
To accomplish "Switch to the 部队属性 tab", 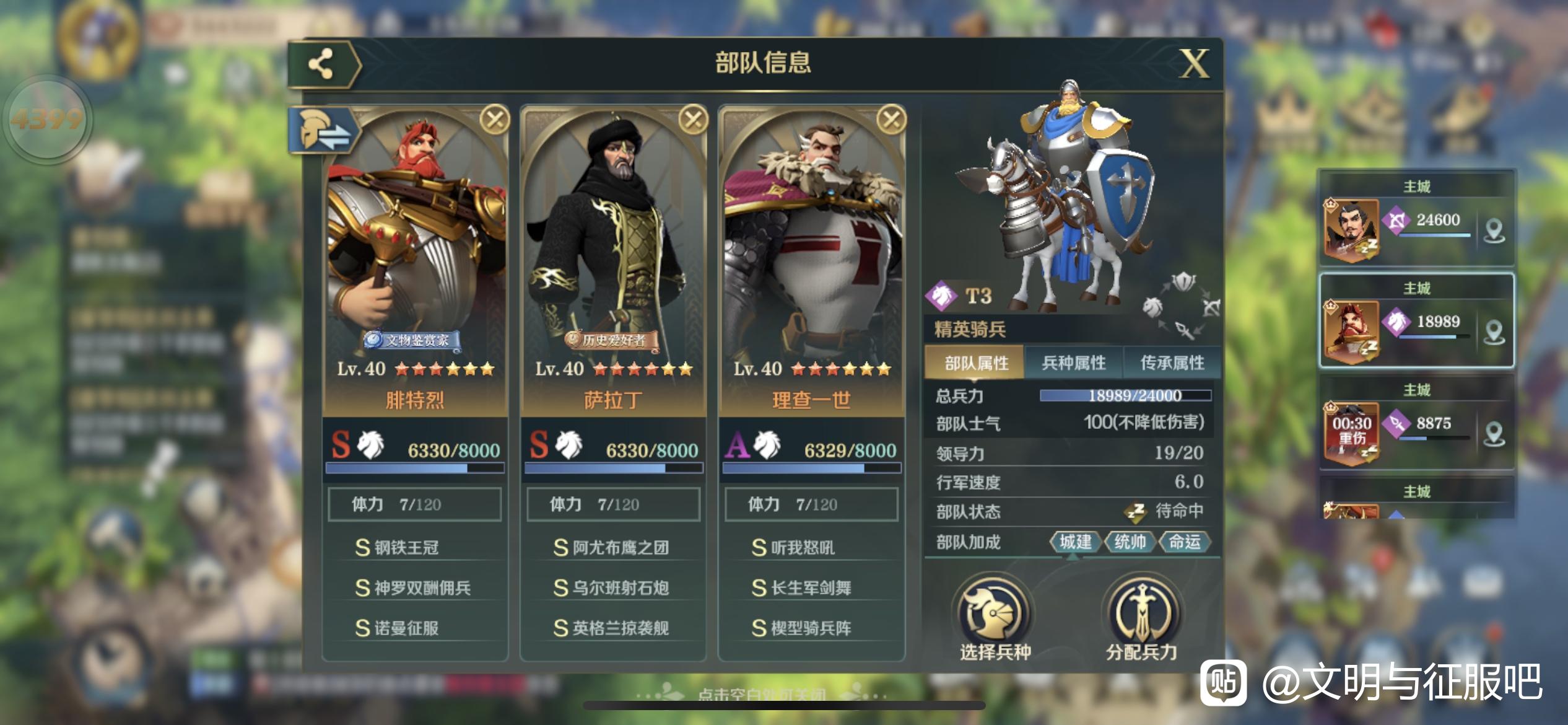I will click(976, 363).
